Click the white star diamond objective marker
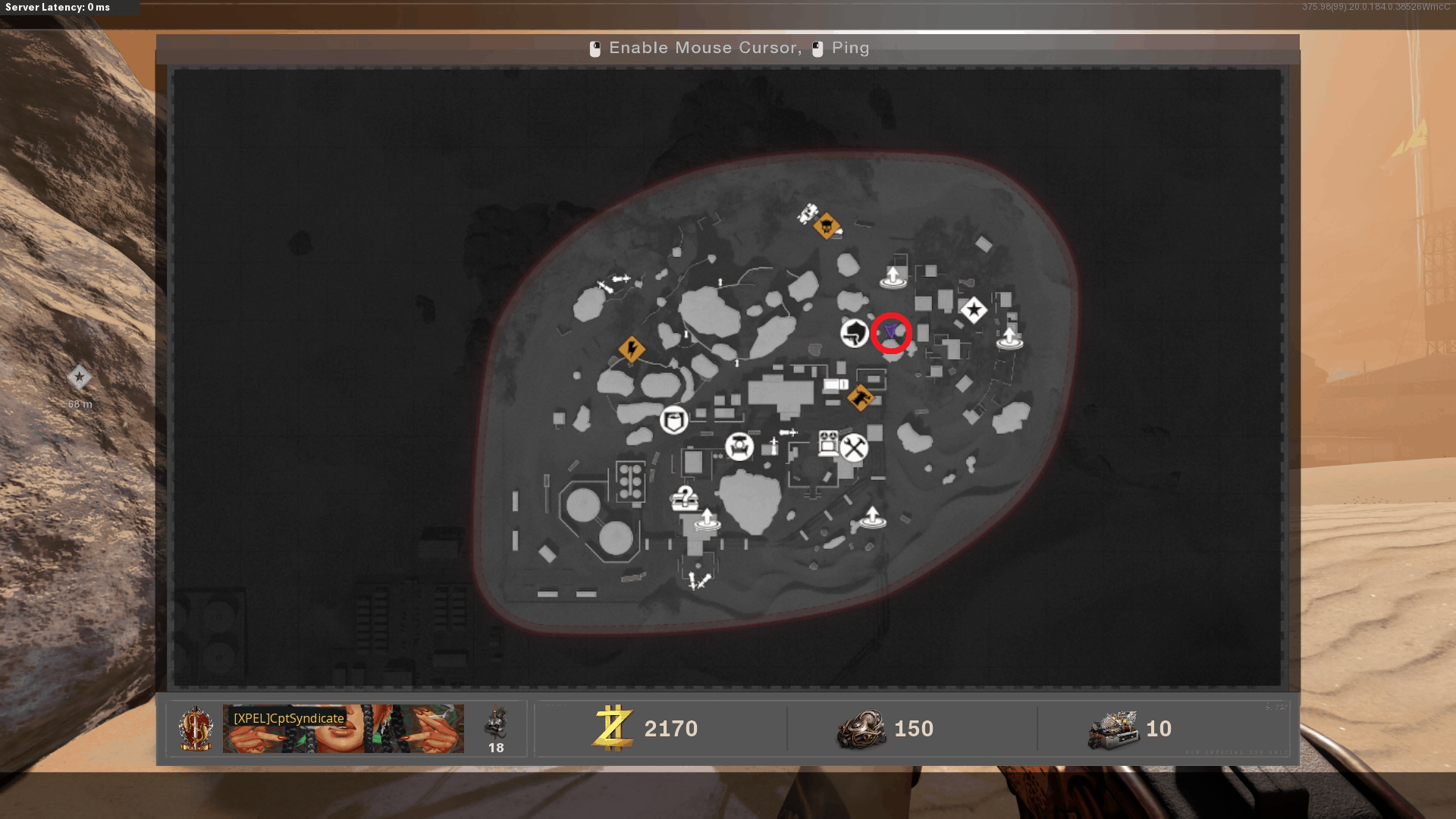 (x=974, y=309)
